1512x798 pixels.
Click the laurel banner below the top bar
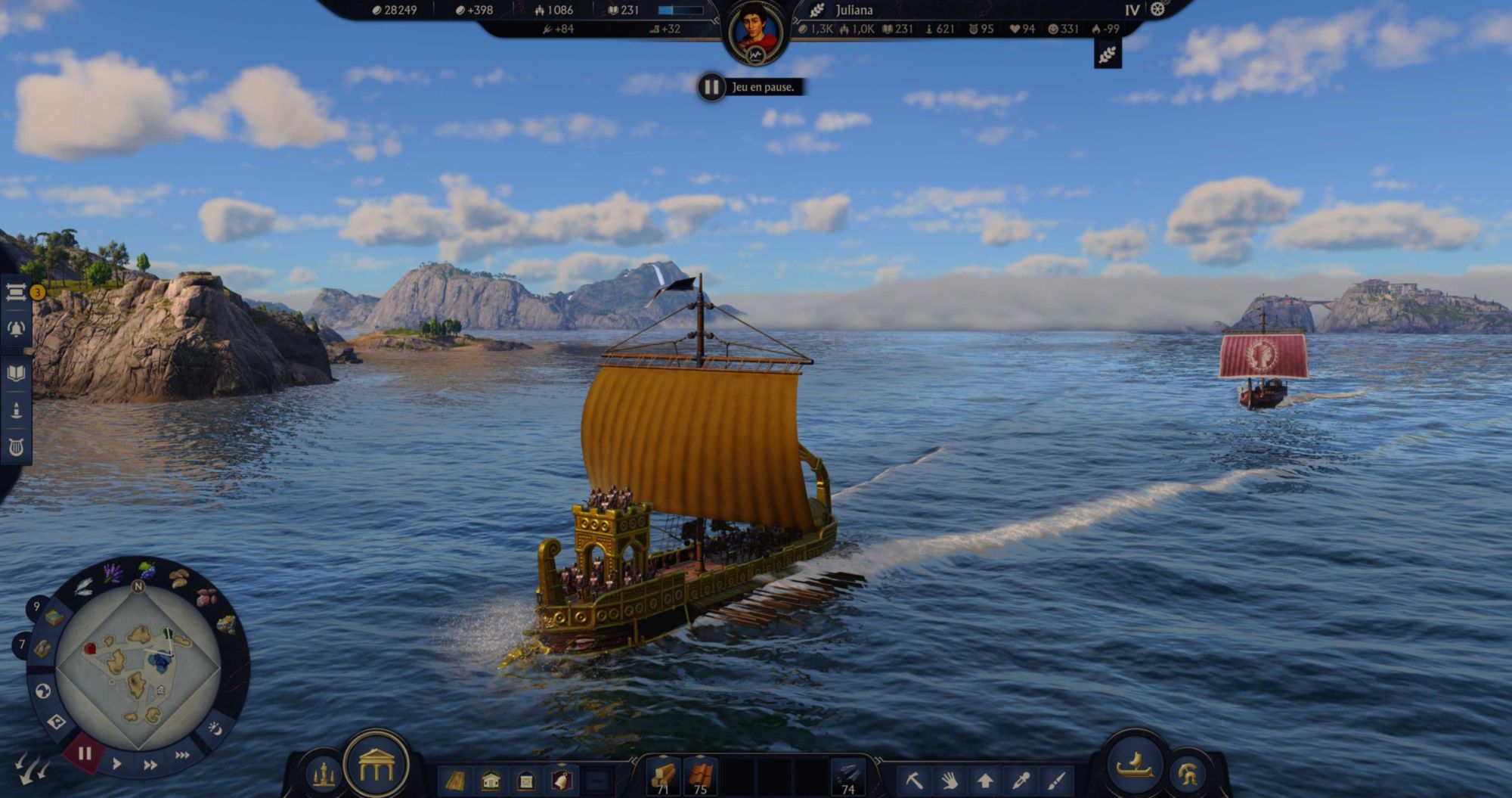point(1108,54)
